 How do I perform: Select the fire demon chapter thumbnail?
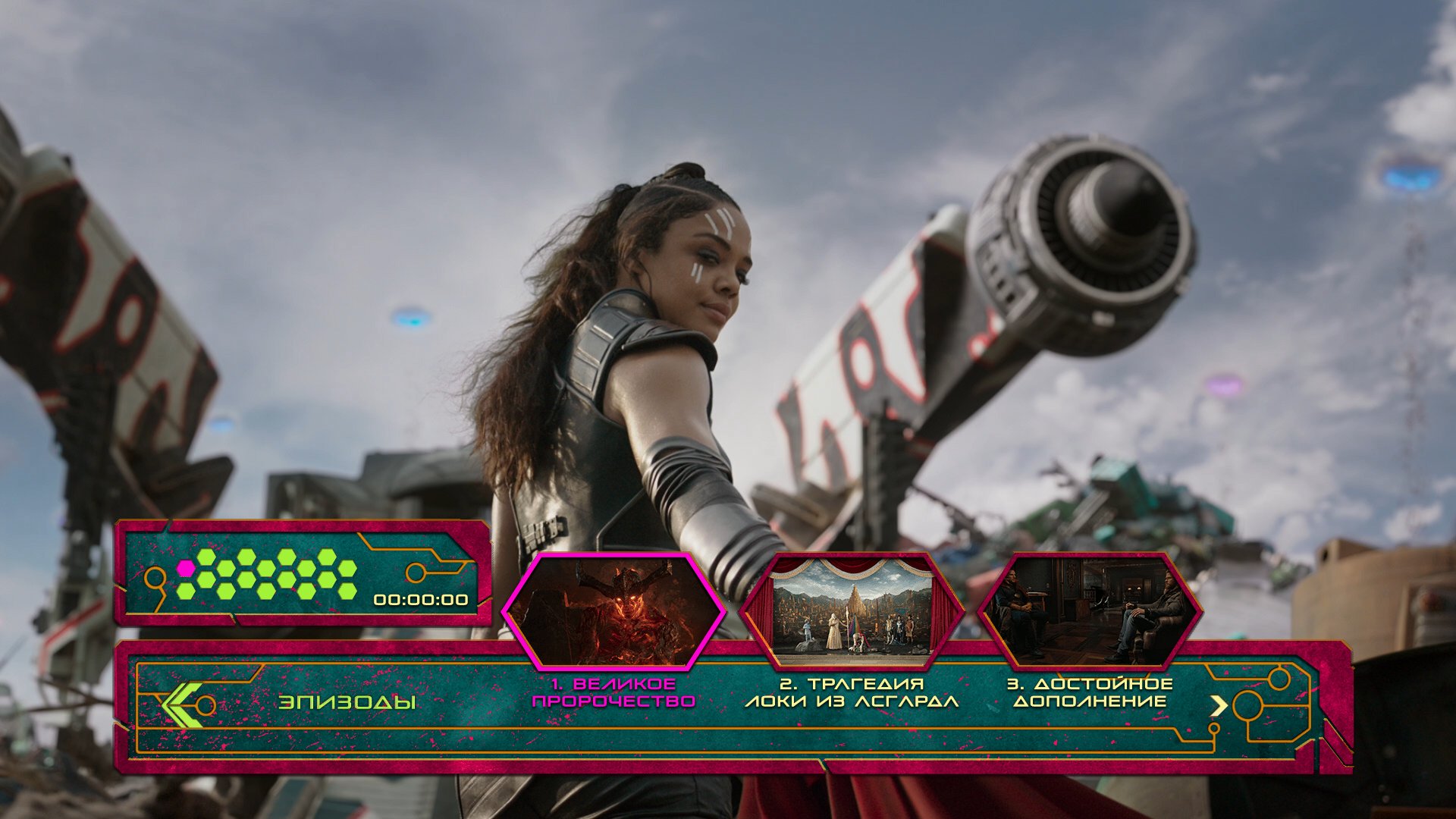tap(613, 611)
